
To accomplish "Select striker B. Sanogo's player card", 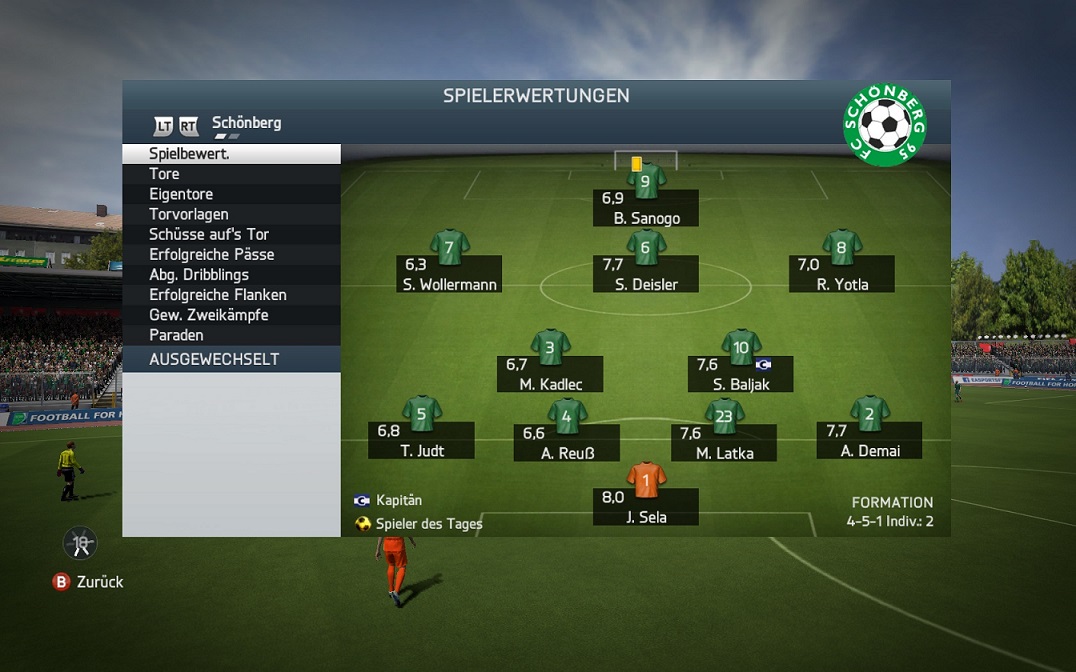I will point(646,207).
